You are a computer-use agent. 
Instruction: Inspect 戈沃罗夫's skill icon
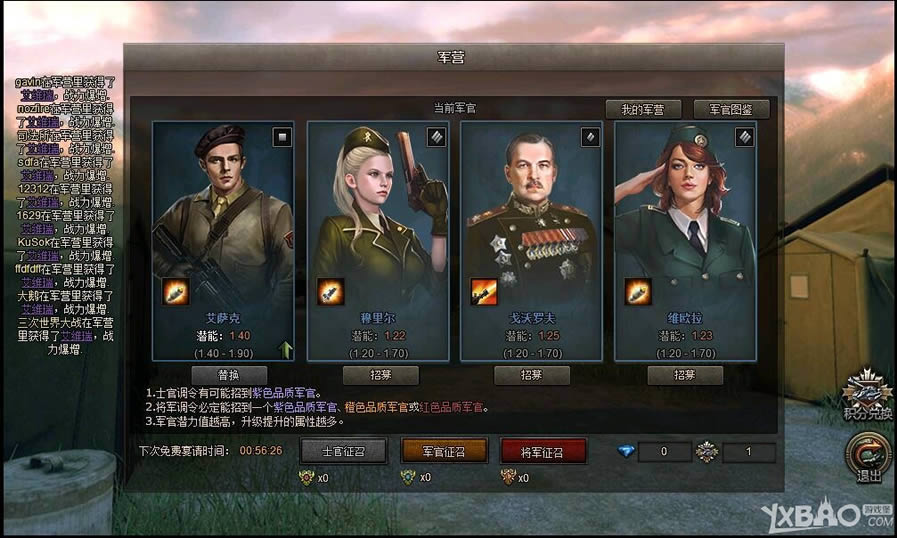[484, 291]
